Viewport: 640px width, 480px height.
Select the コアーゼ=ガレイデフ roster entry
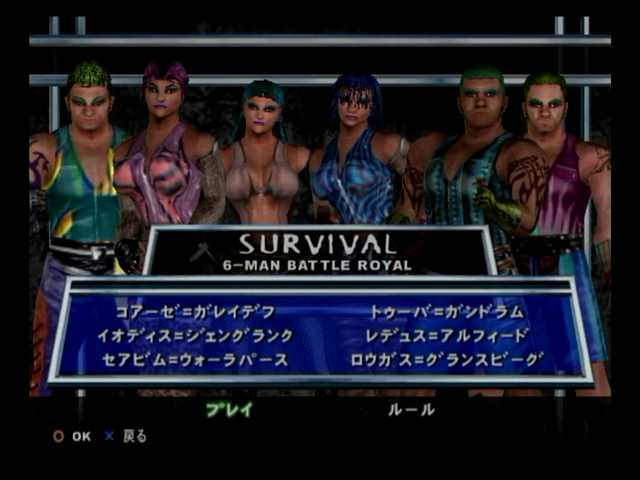tap(194, 312)
